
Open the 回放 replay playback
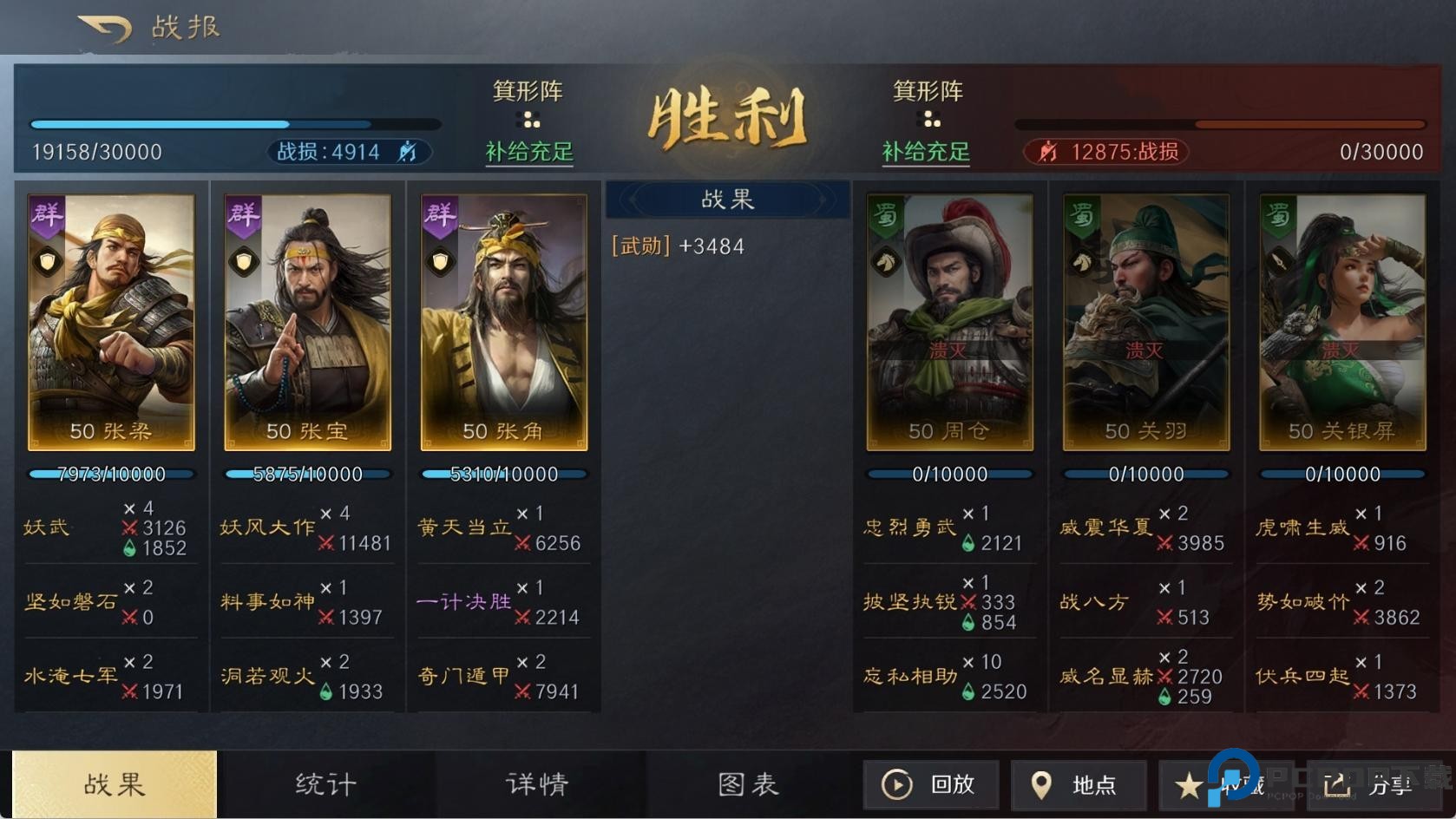pyautogui.click(x=930, y=783)
